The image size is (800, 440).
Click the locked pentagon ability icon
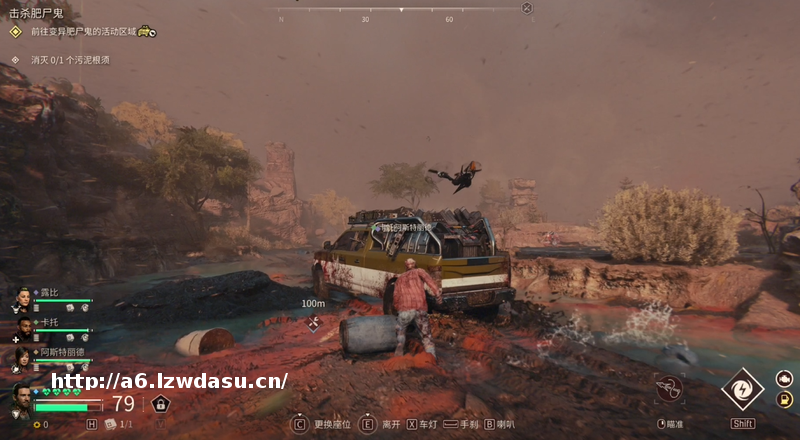pyautogui.click(x=160, y=403)
